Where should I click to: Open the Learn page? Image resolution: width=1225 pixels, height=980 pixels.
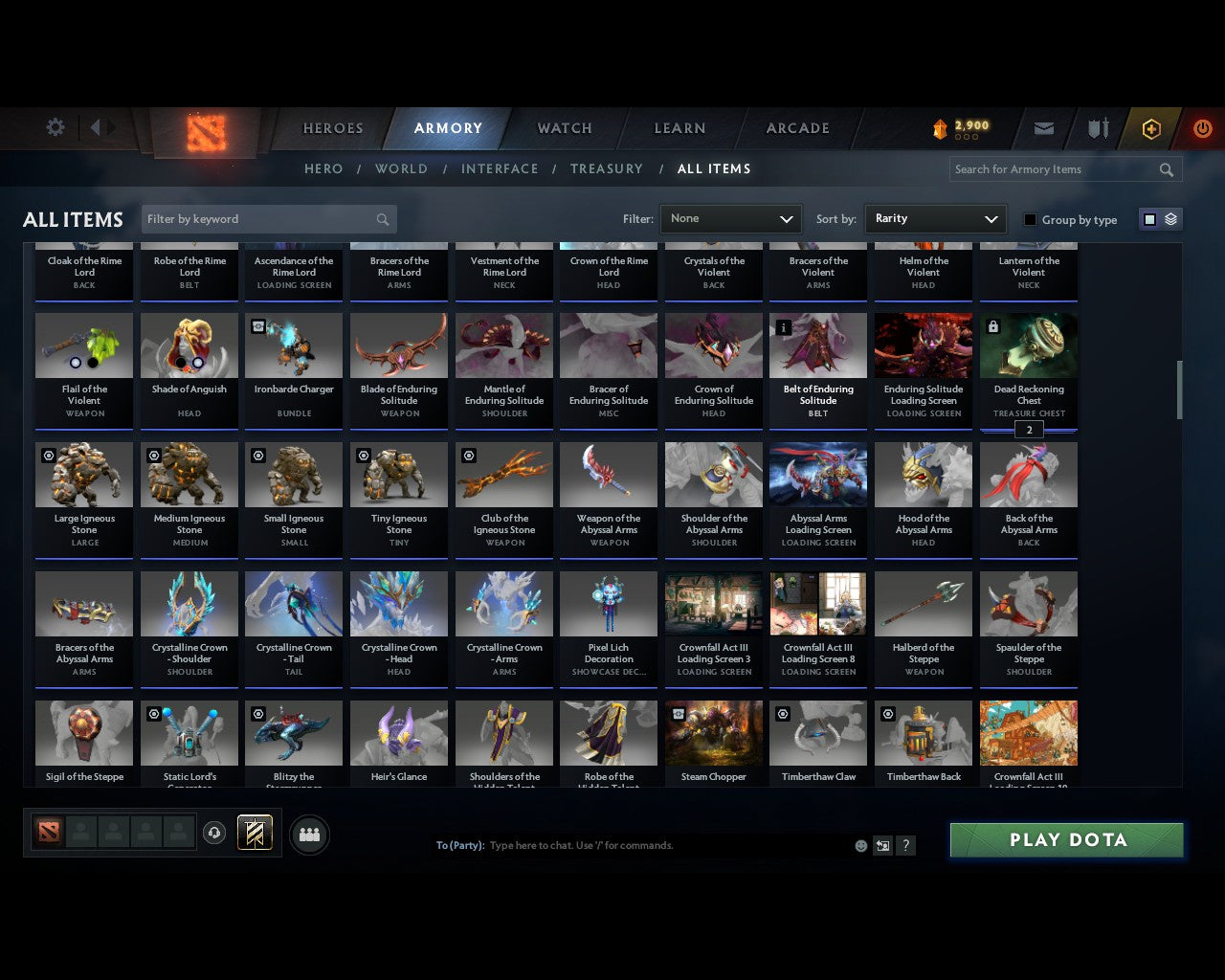point(679,127)
